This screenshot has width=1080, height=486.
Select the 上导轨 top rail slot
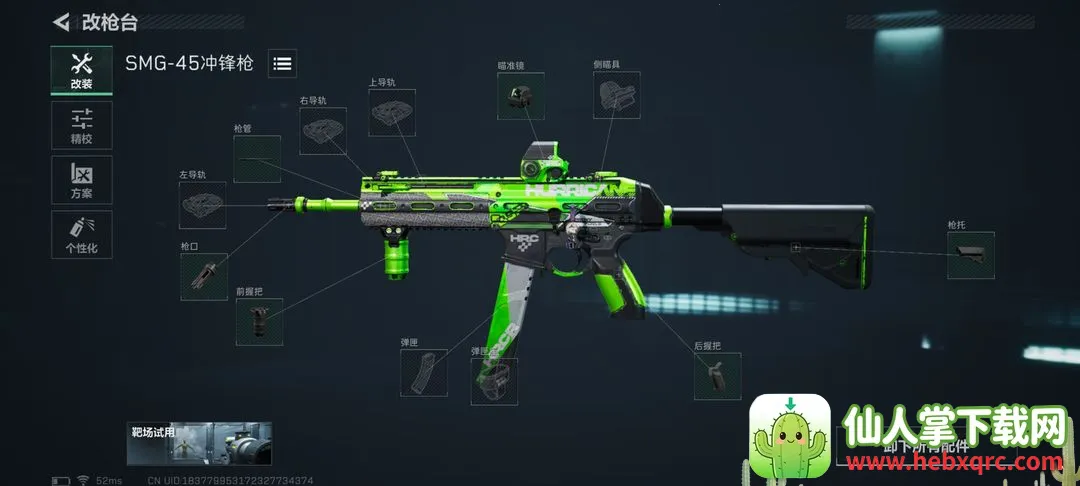click(x=392, y=113)
